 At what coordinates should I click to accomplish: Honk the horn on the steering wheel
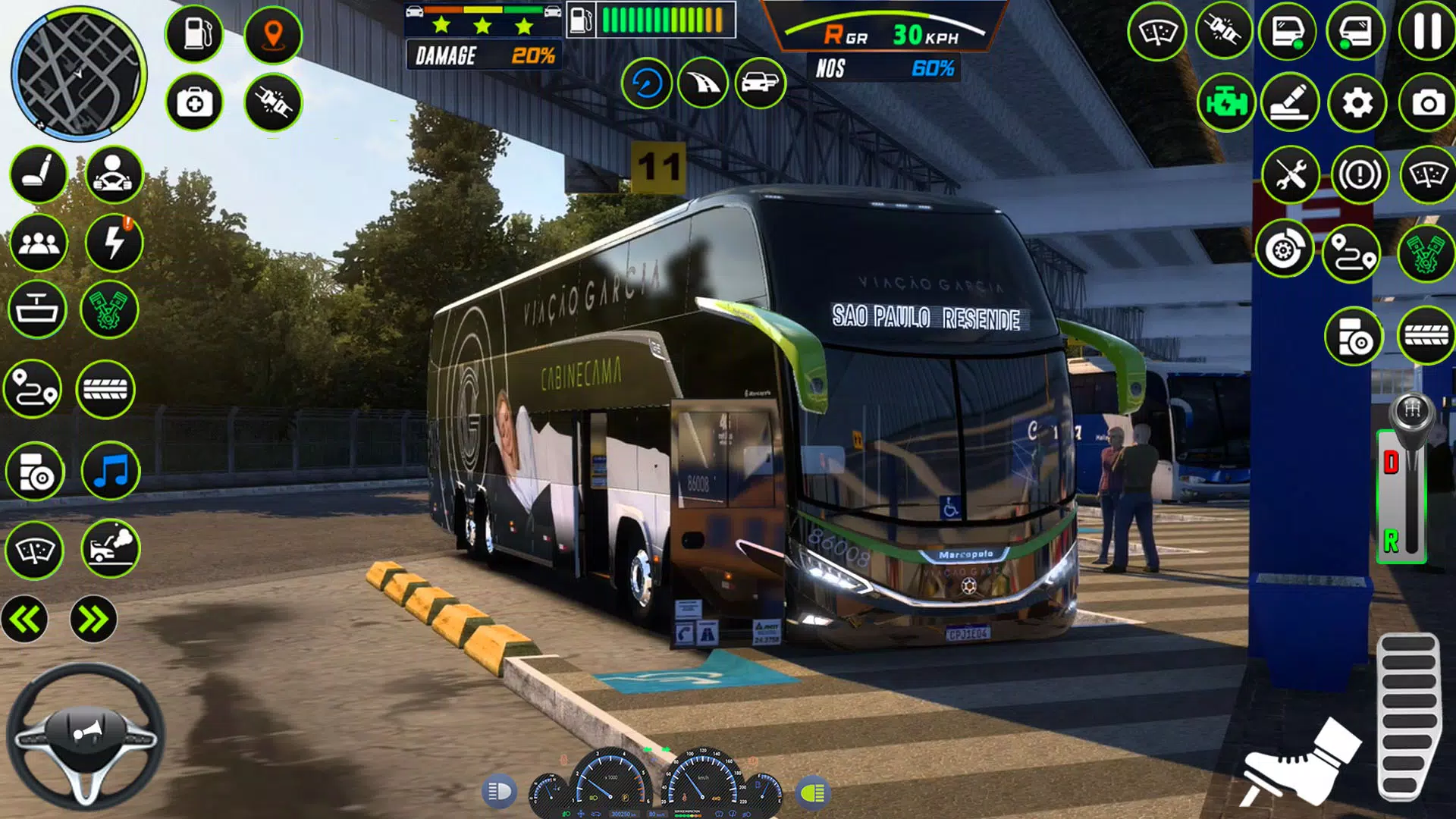pyautogui.click(x=86, y=732)
